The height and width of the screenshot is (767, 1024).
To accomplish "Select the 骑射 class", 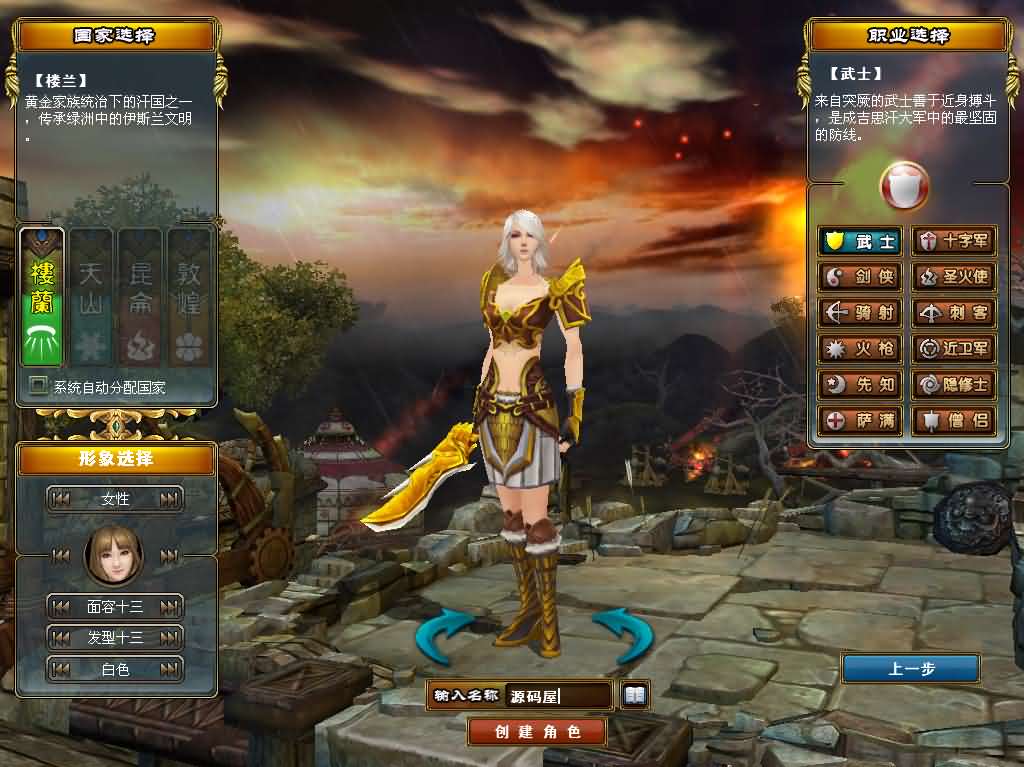I will point(859,313).
